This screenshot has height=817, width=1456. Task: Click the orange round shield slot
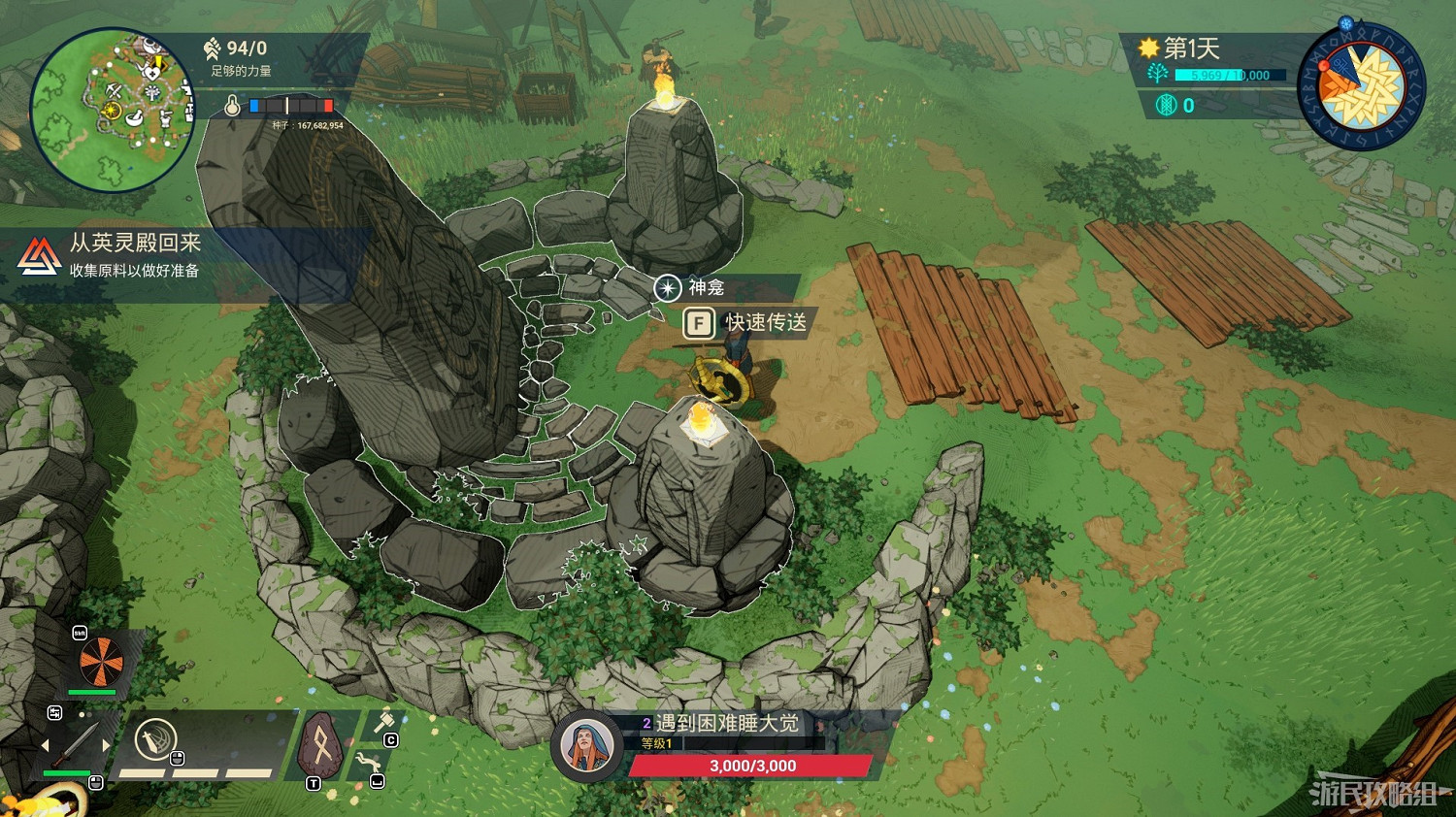[101, 663]
